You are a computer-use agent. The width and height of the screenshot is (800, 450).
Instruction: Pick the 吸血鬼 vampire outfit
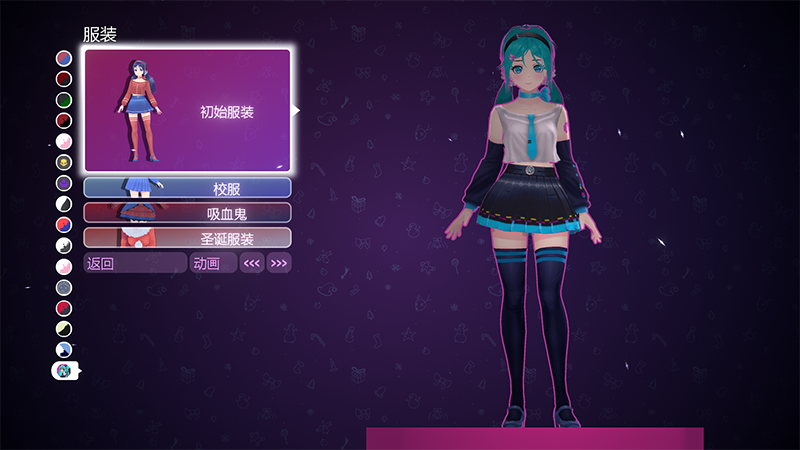click(x=188, y=213)
